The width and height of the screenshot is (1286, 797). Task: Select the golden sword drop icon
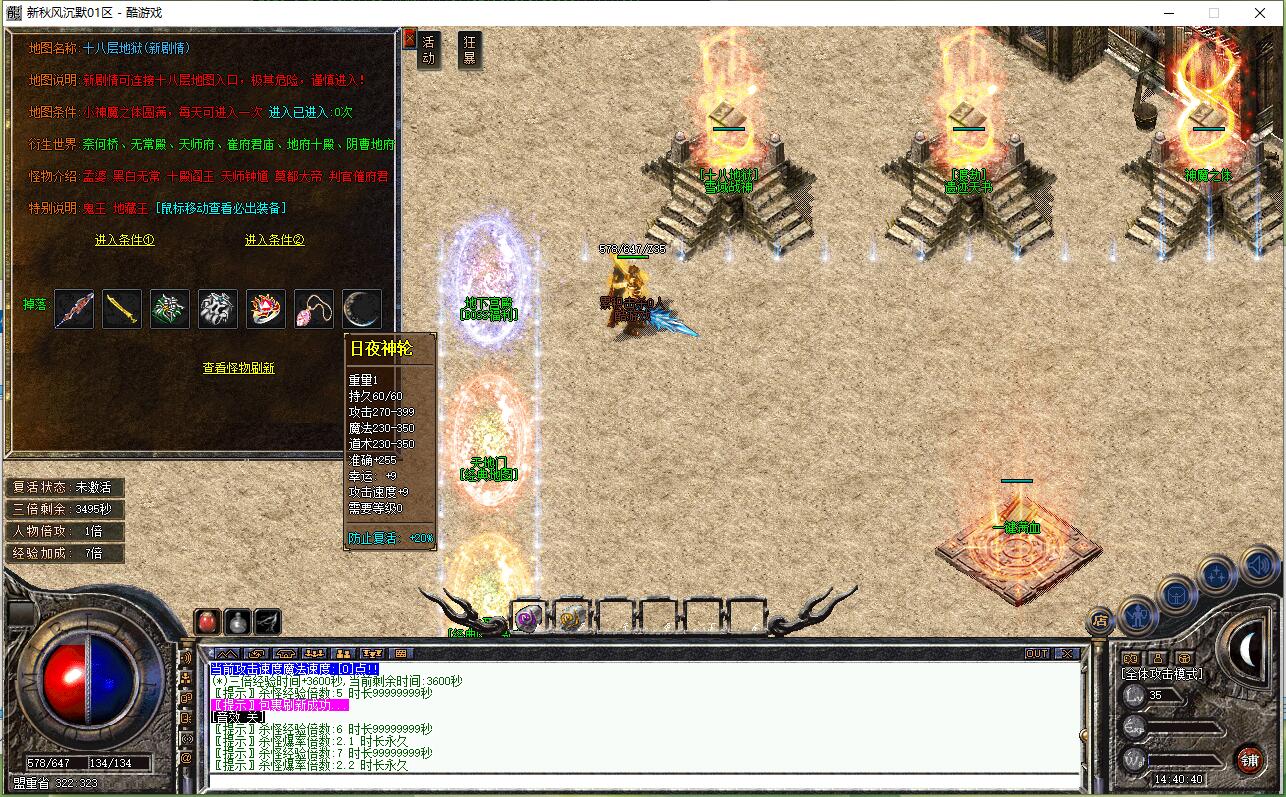(122, 309)
